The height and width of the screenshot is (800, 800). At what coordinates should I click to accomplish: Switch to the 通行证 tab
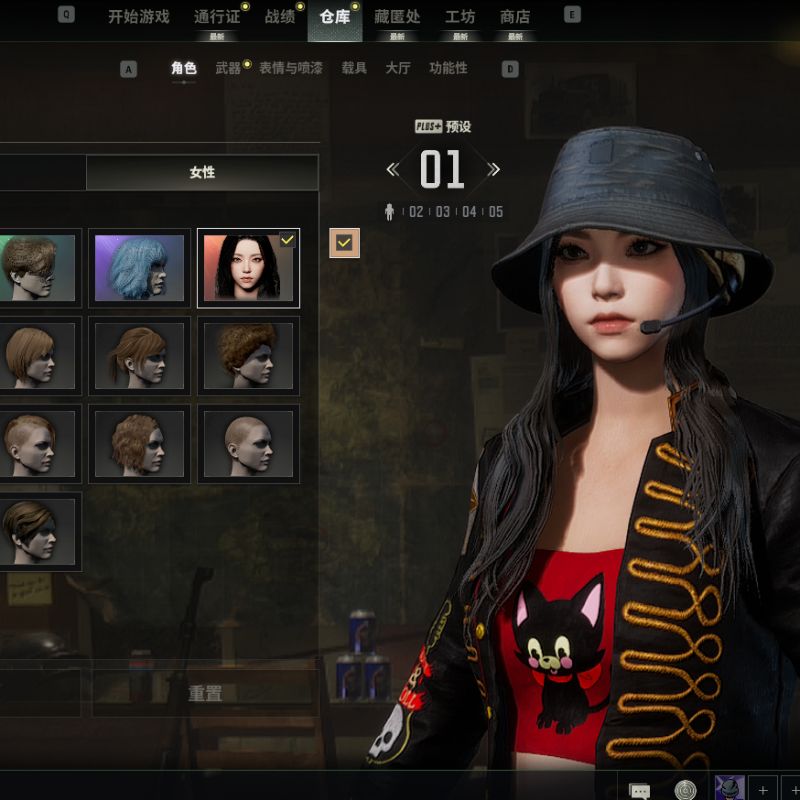[217, 17]
